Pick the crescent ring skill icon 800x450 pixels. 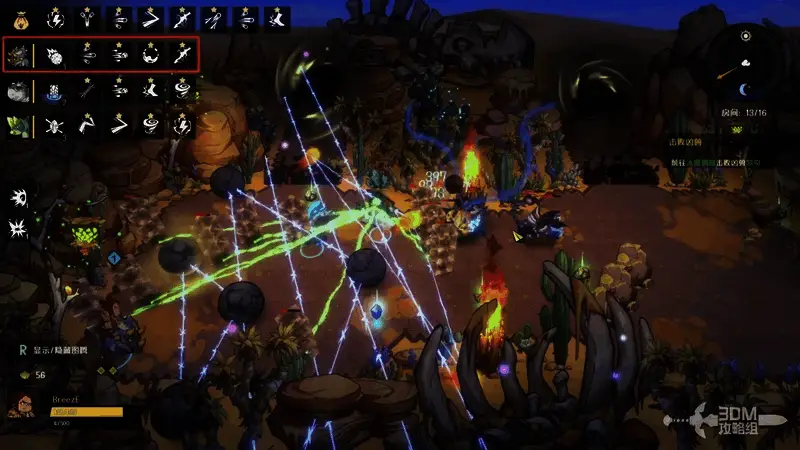150,54
